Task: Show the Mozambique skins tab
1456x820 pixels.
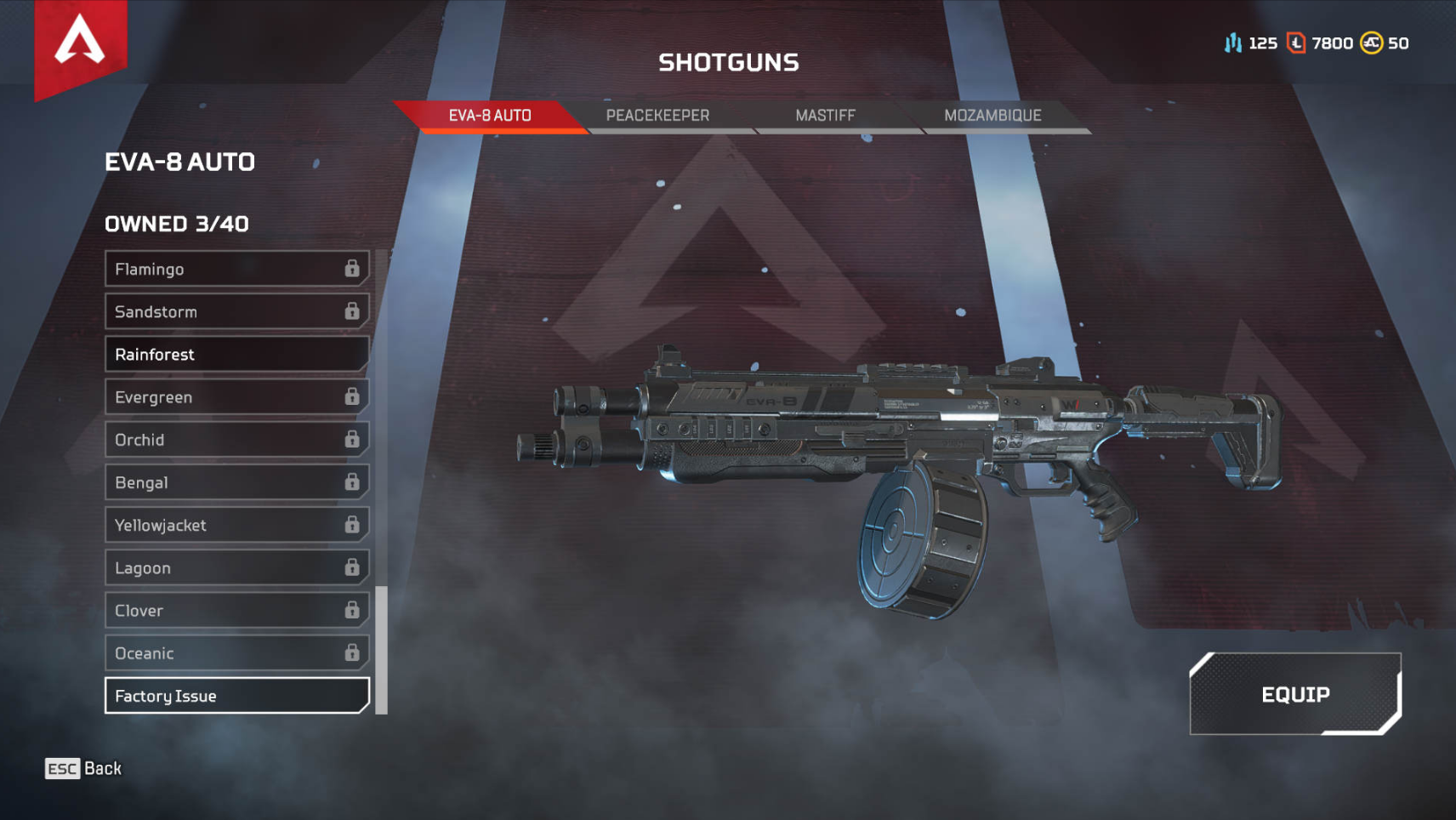Action: (x=992, y=116)
